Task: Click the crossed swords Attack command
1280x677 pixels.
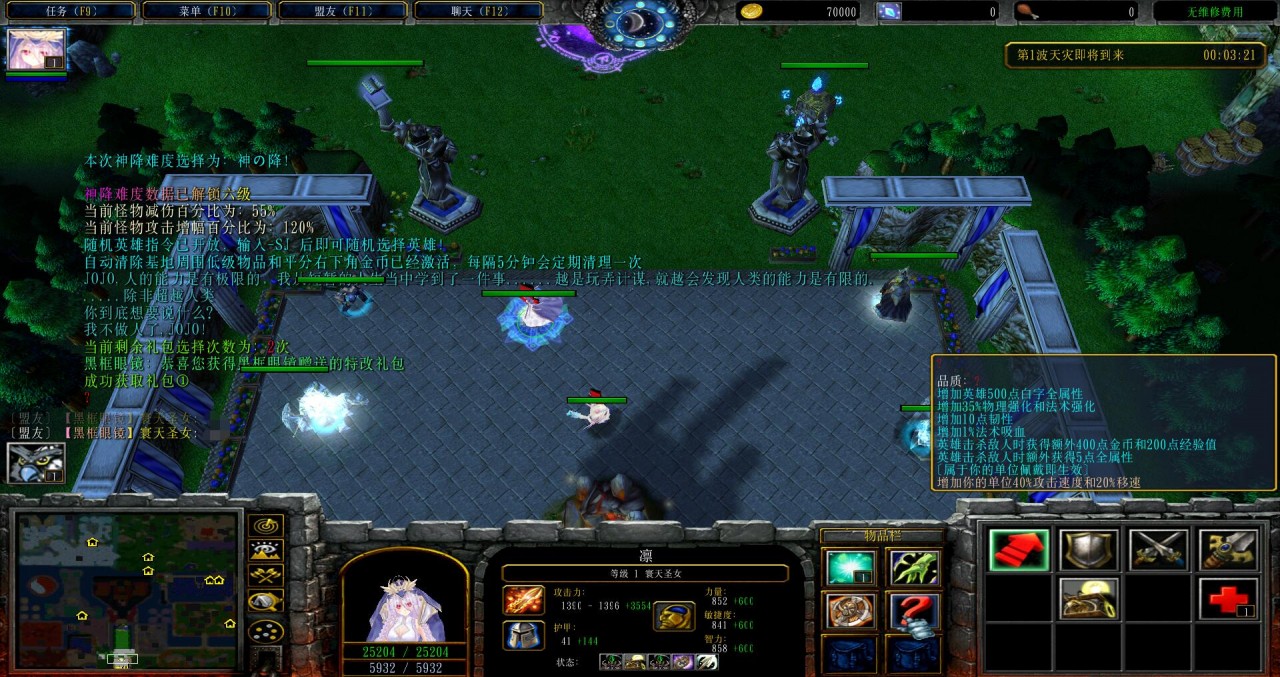Action: click(x=1158, y=550)
